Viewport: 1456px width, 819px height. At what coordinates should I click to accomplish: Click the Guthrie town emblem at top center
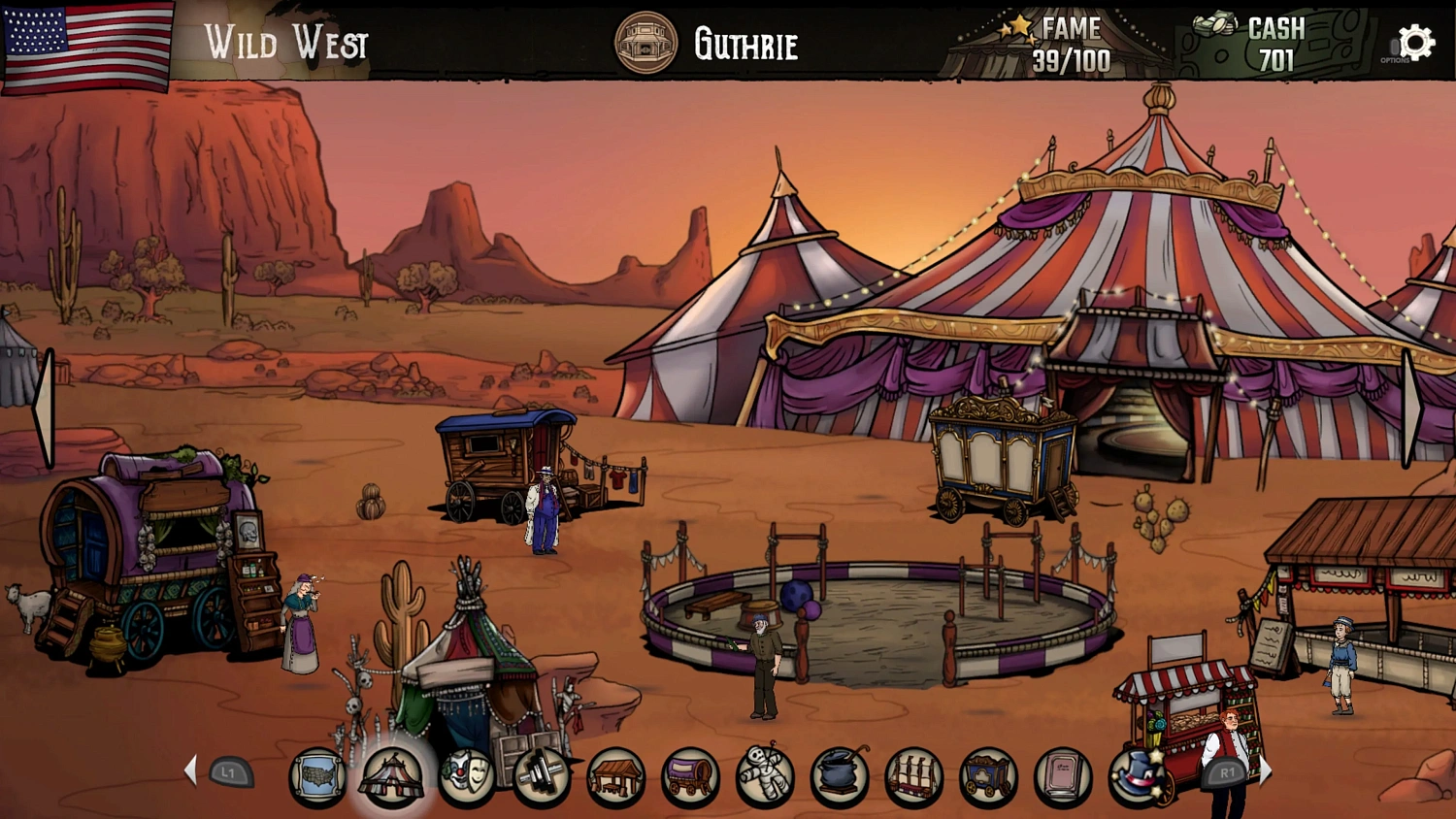(646, 43)
